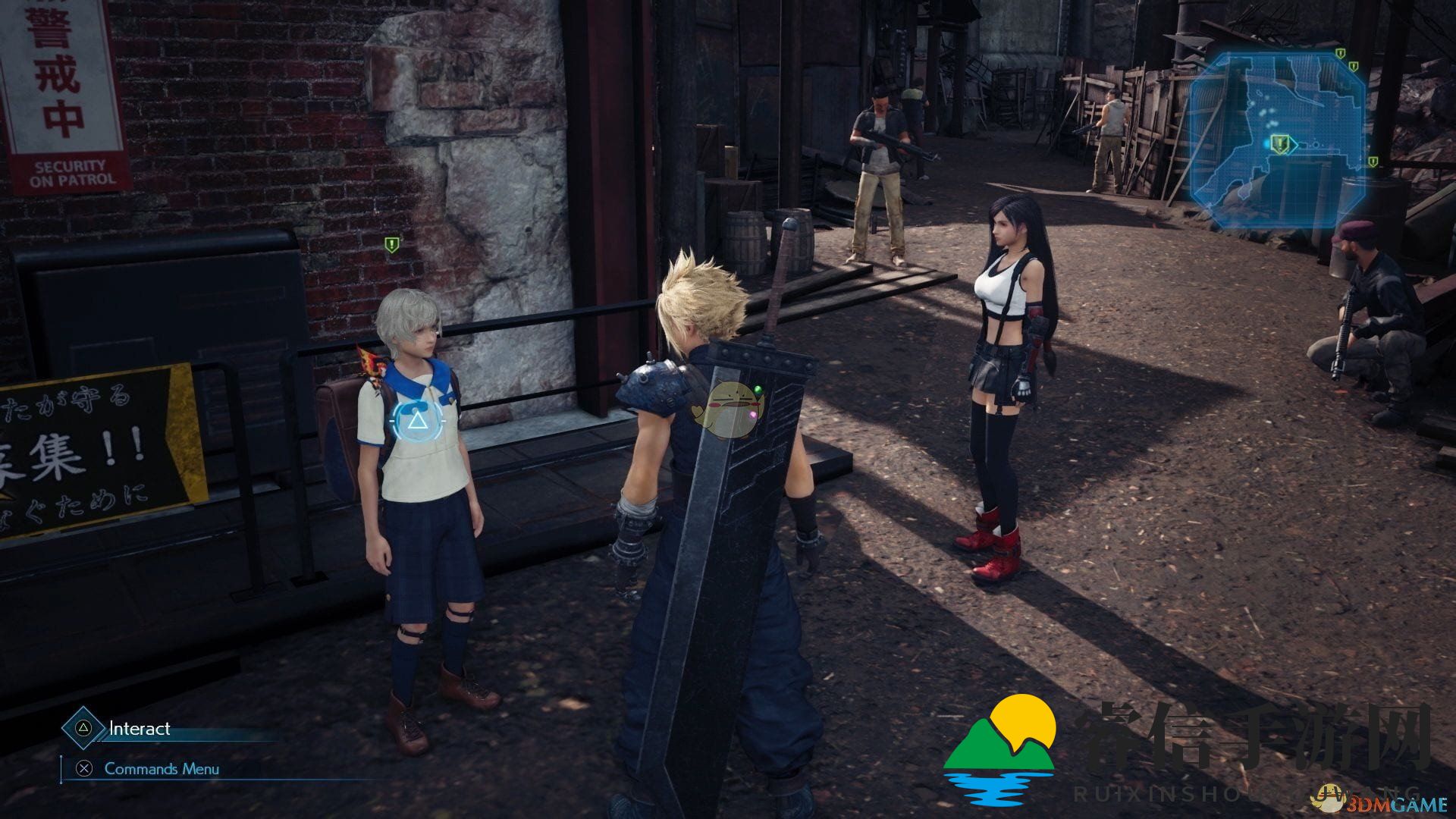1456x819 pixels.
Task: Expand the quest marker cluster above the minimap
Action: (1346, 61)
